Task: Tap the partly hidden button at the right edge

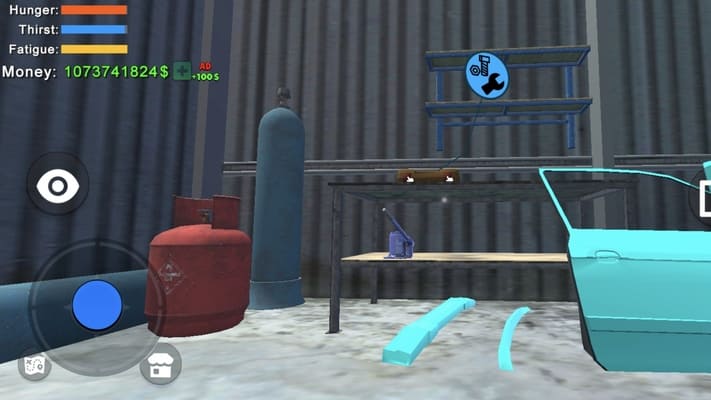Action: [x=702, y=194]
